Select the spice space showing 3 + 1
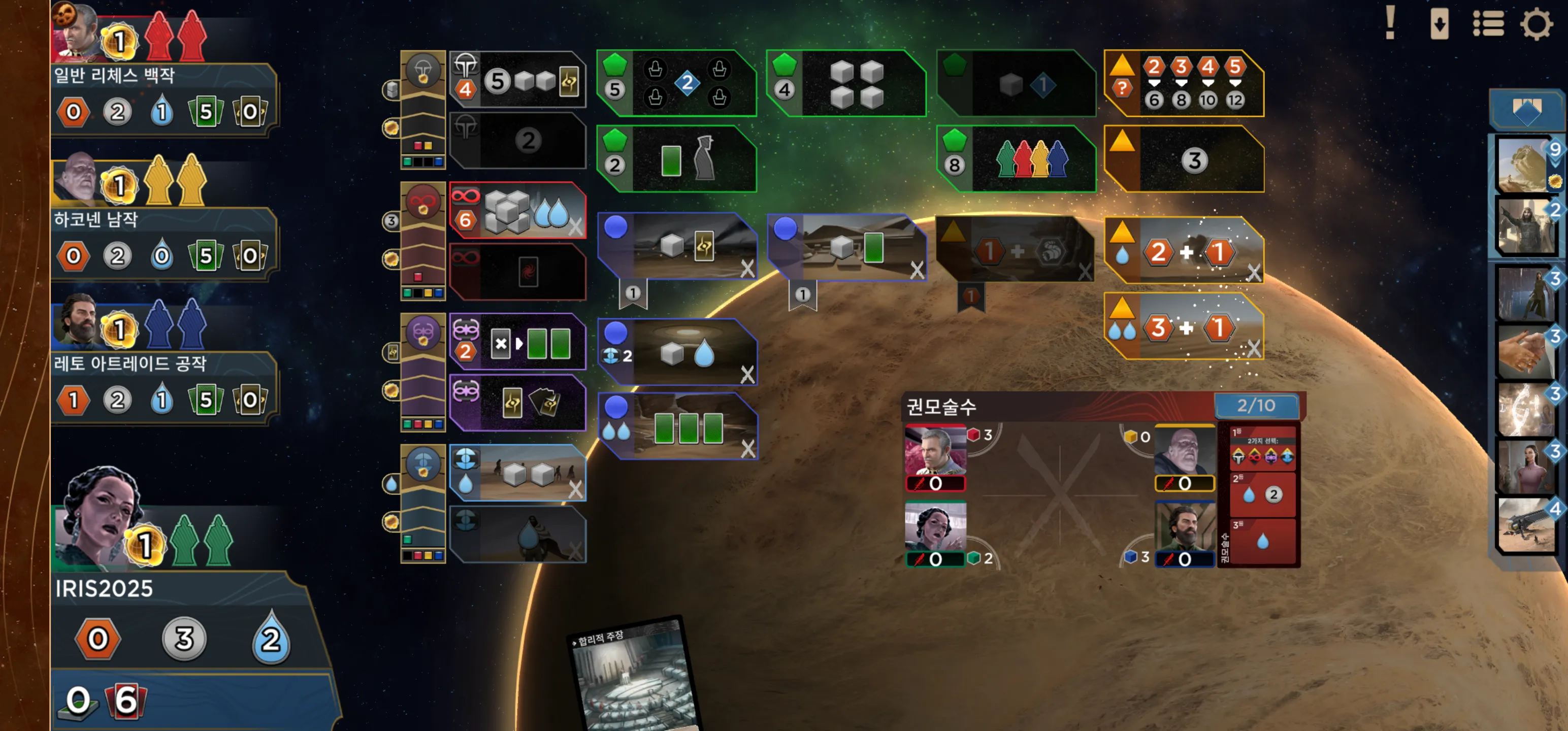 click(x=1184, y=328)
